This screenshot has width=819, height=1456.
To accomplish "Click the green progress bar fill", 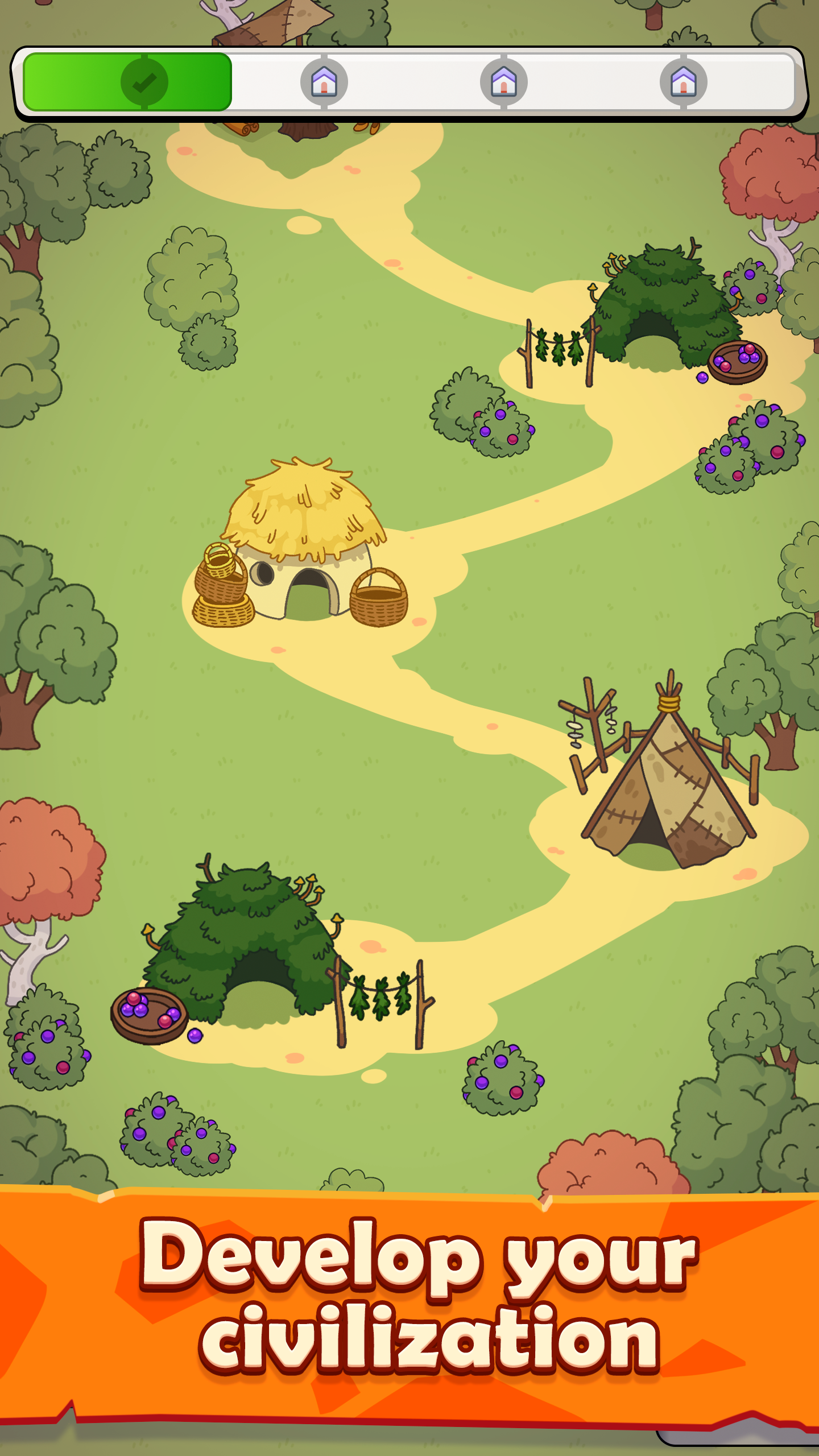I will coord(85,81).
